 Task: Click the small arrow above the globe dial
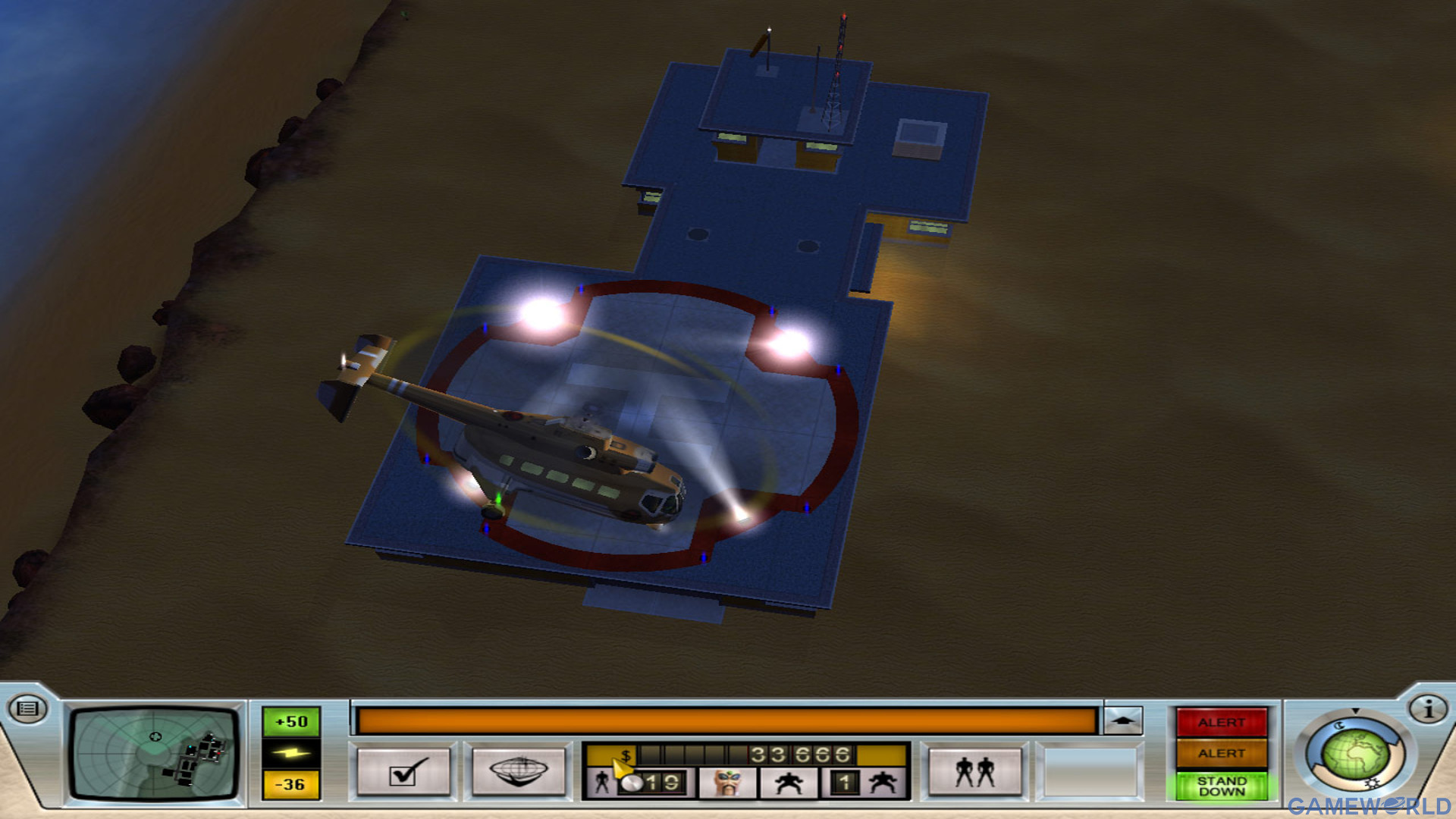pos(1354,710)
